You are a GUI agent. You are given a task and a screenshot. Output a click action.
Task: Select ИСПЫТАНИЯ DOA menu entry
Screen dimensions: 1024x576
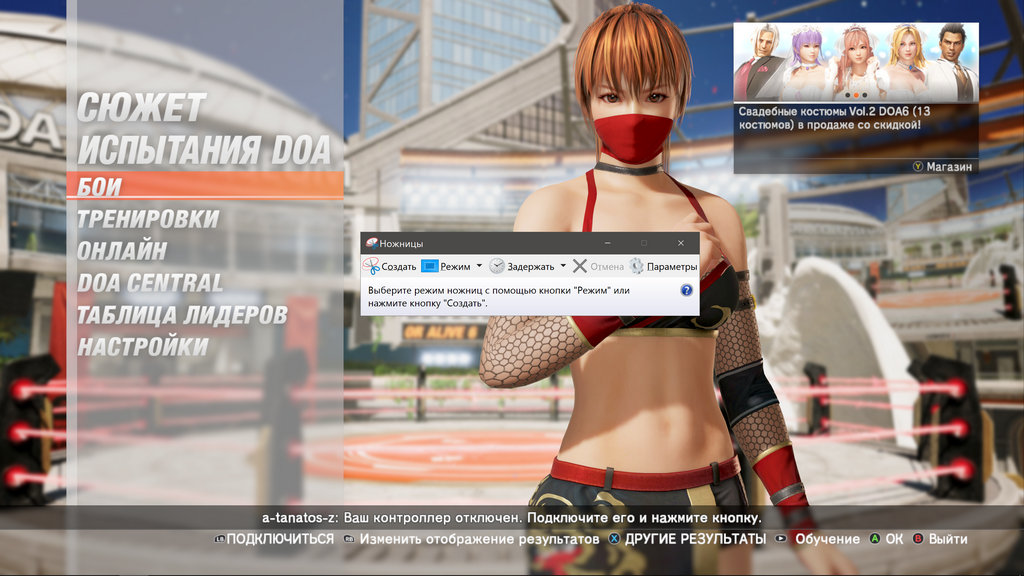click(x=204, y=150)
